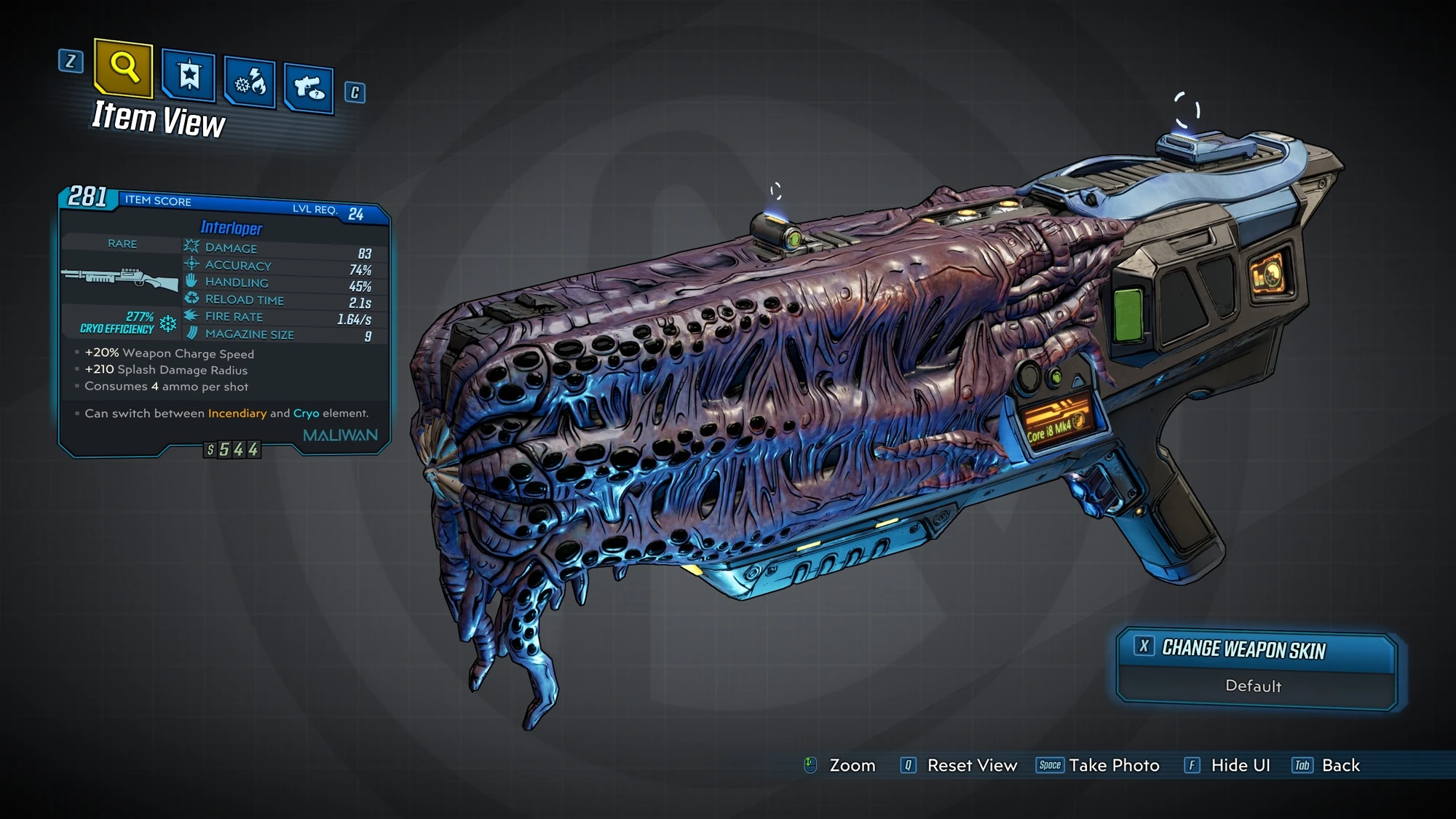Click the mouse icon next to Zoom

click(x=808, y=765)
